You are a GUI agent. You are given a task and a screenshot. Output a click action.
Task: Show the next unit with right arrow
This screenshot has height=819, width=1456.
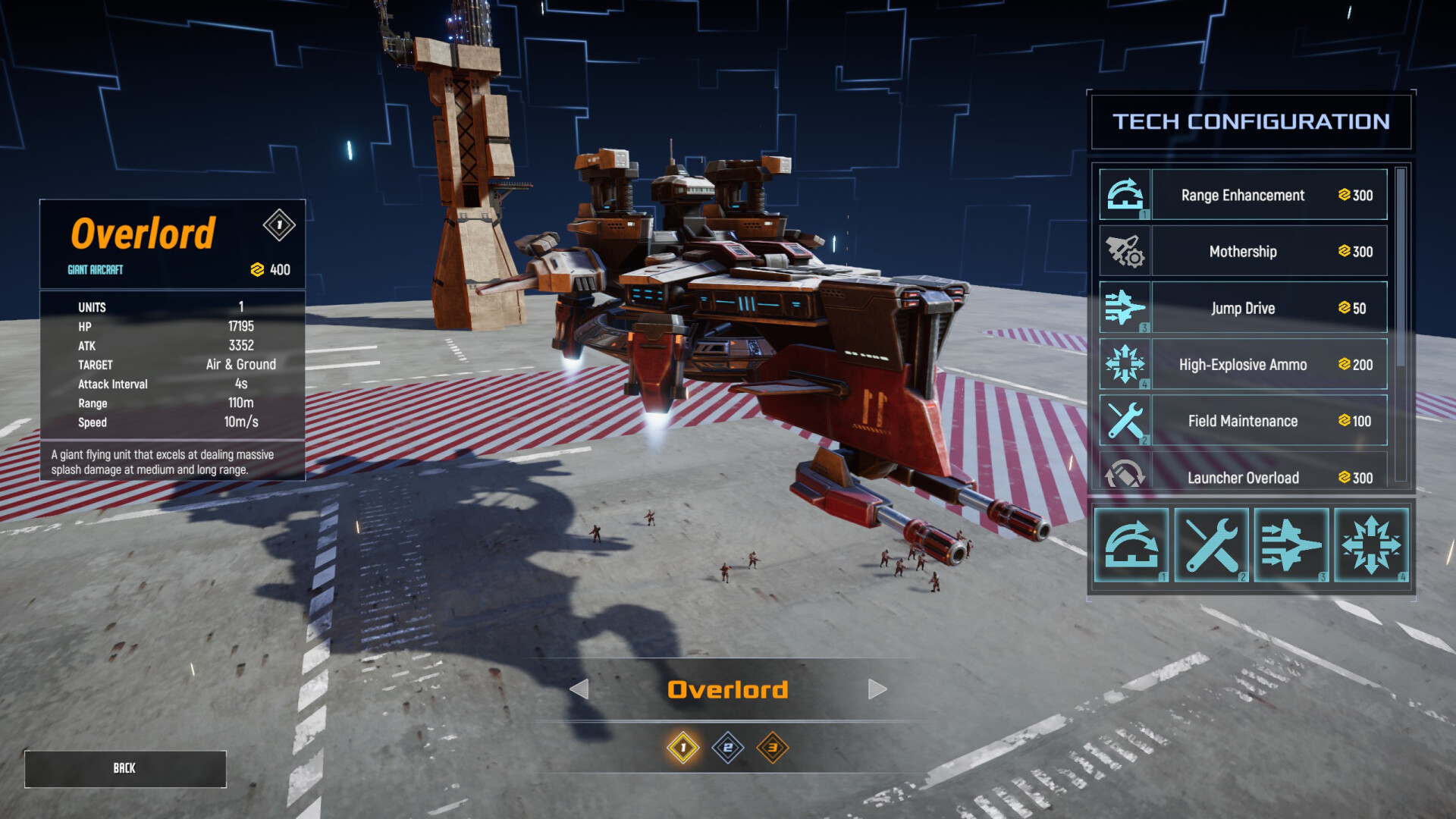coord(877,689)
